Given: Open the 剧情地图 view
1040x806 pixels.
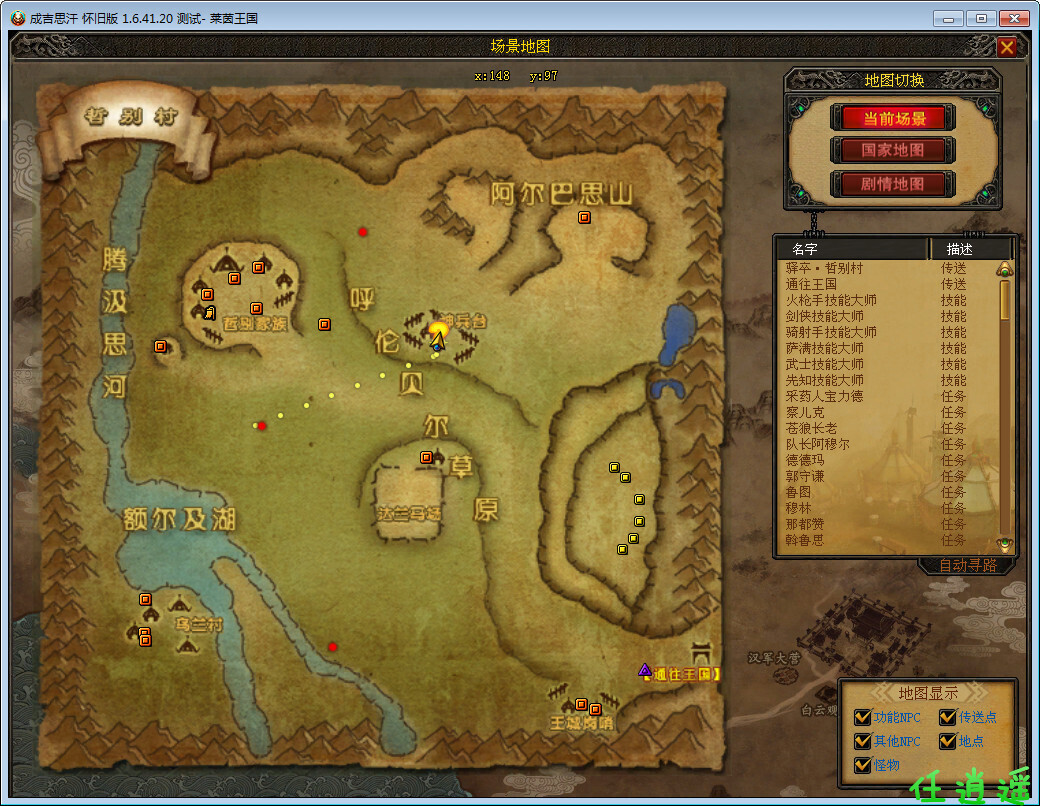Looking at the screenshot, I should coord(893,184).
